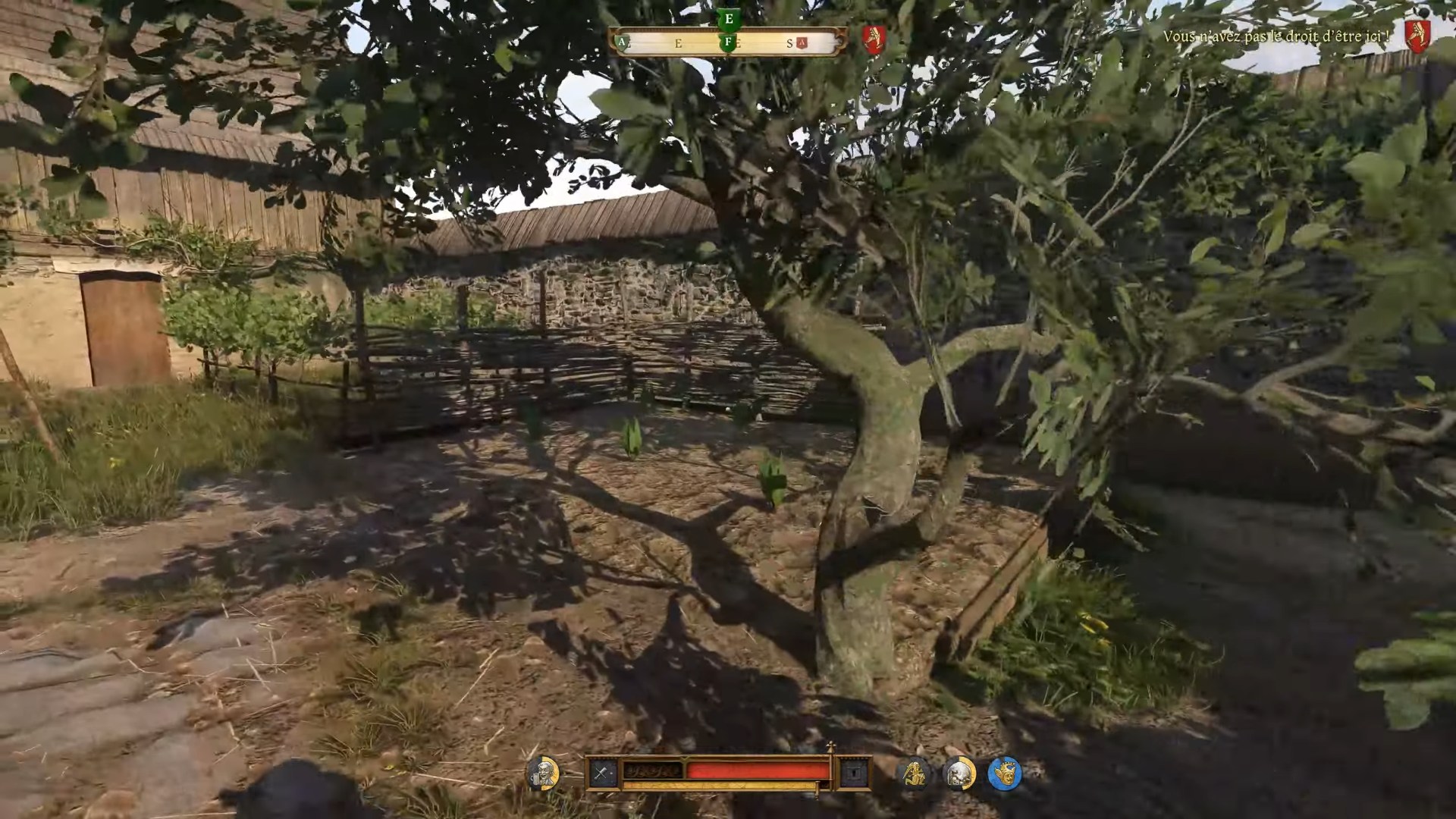Click the green shield at the compass left edge
Image resolution: width=1456 pixels, height=819 pixels.
tap(622, 42)
